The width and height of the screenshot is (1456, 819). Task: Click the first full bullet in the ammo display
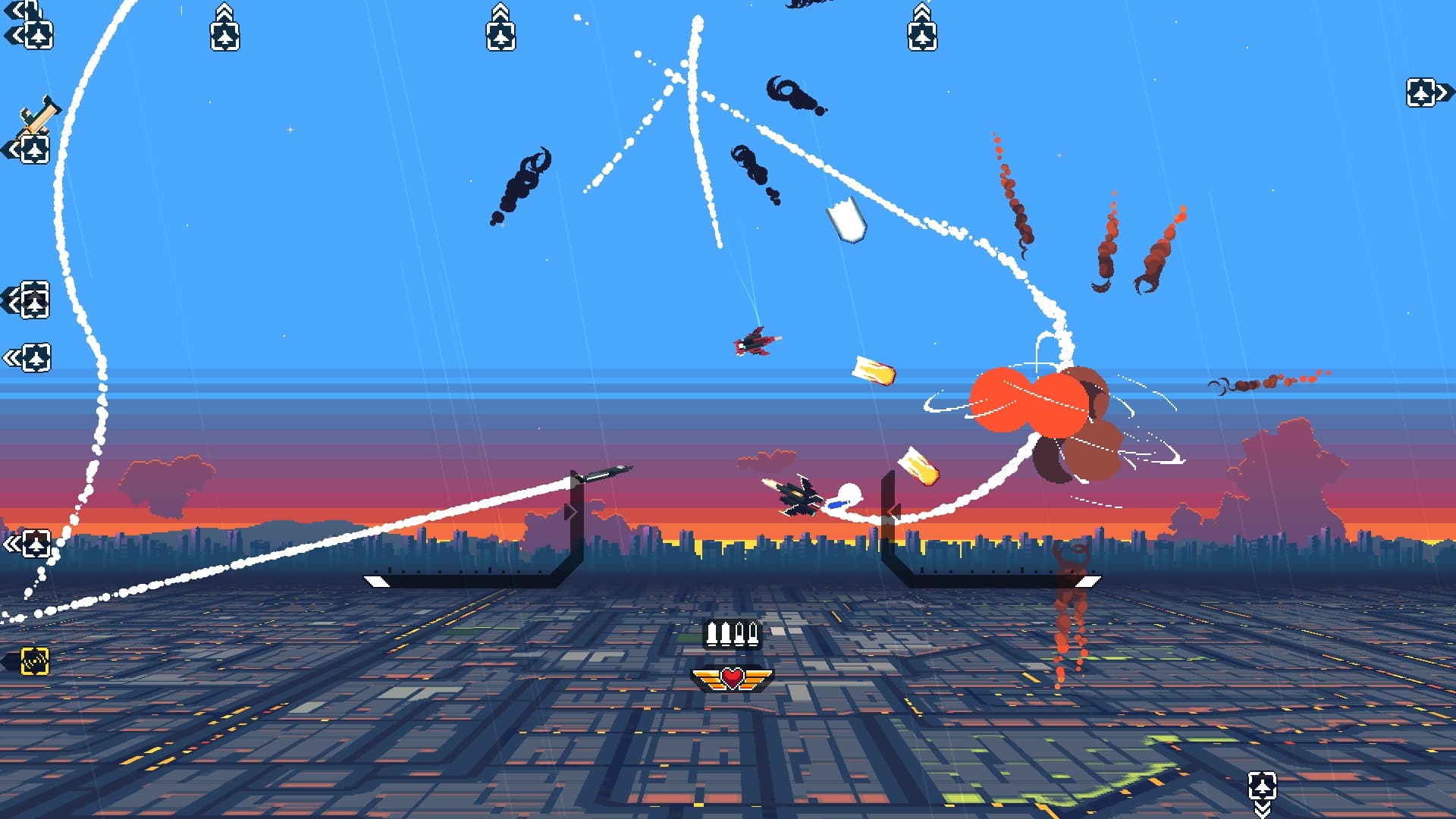click(x=711, y=633)
